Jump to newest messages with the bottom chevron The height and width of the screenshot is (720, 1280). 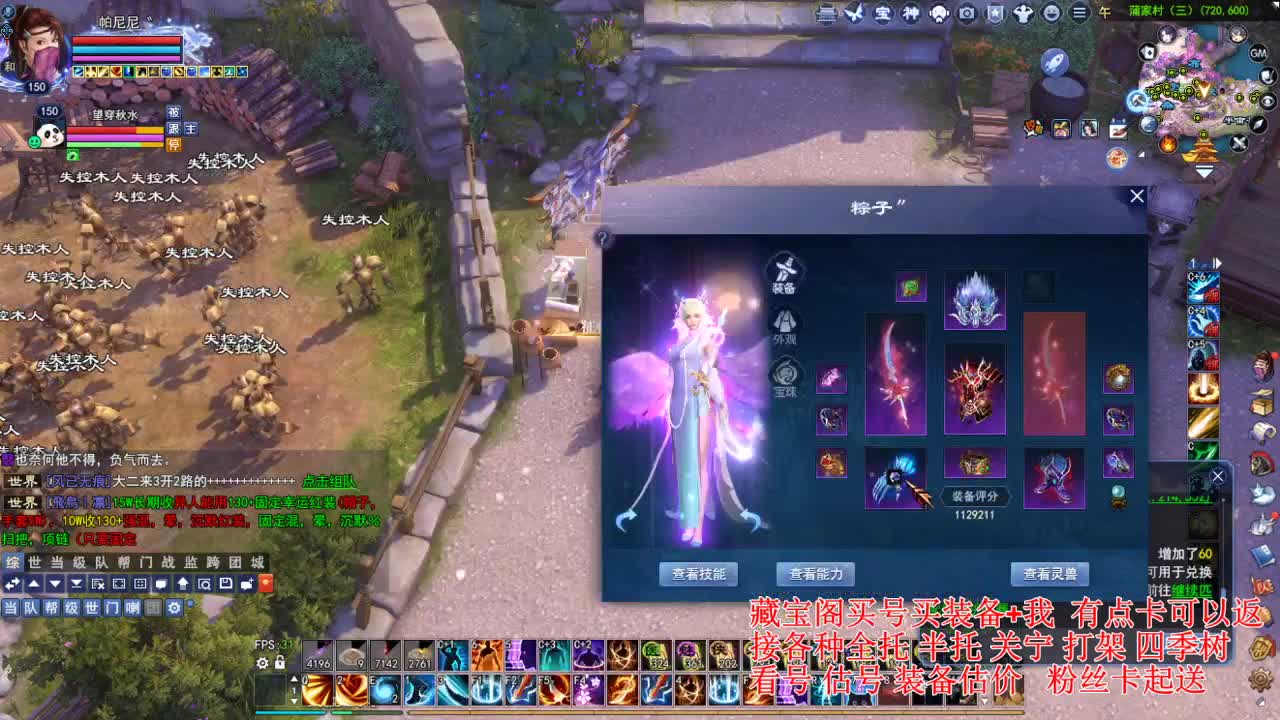pyautogui.click(x=78, y=584)
